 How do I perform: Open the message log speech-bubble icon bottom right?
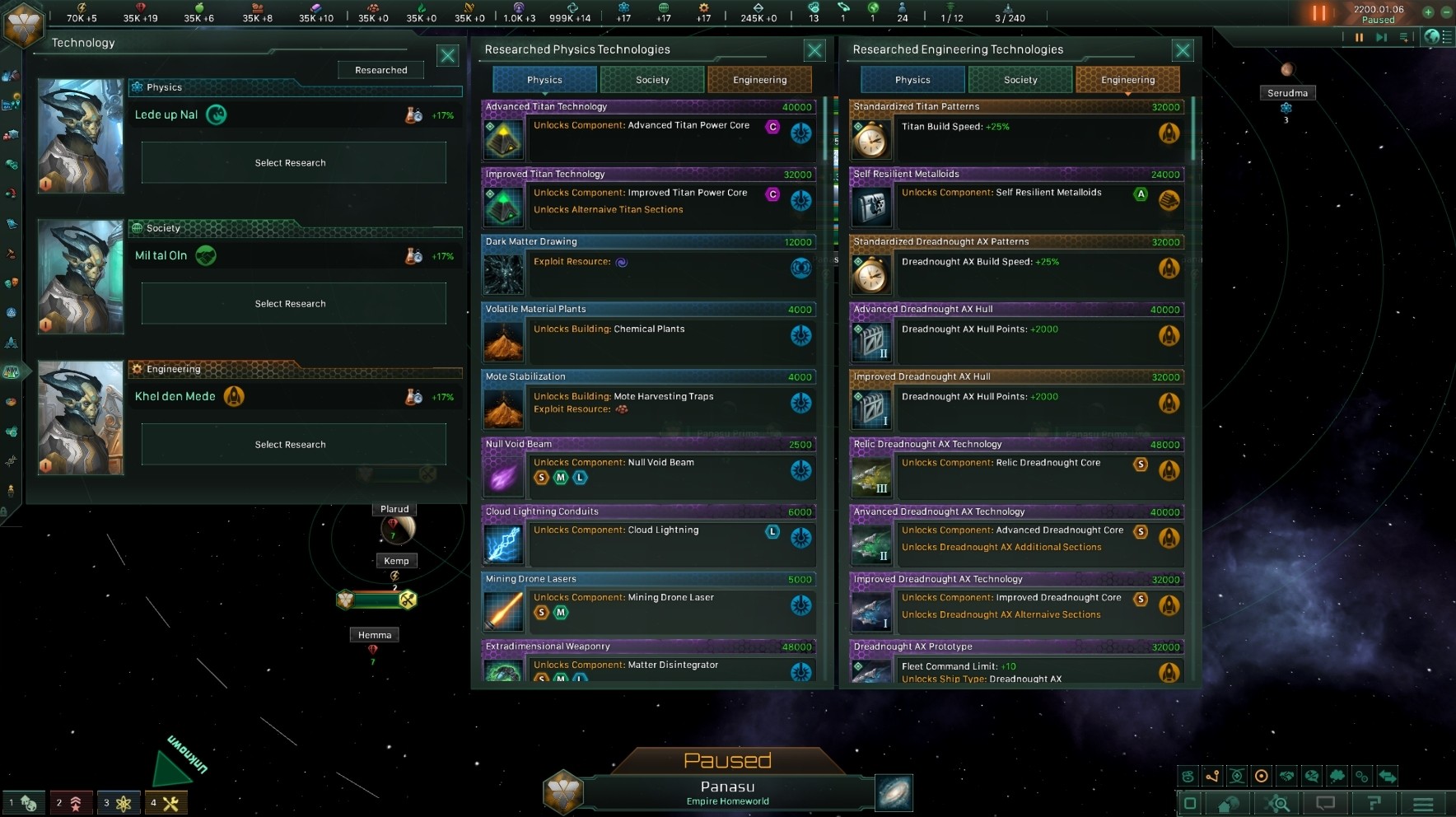point(1324,802)
